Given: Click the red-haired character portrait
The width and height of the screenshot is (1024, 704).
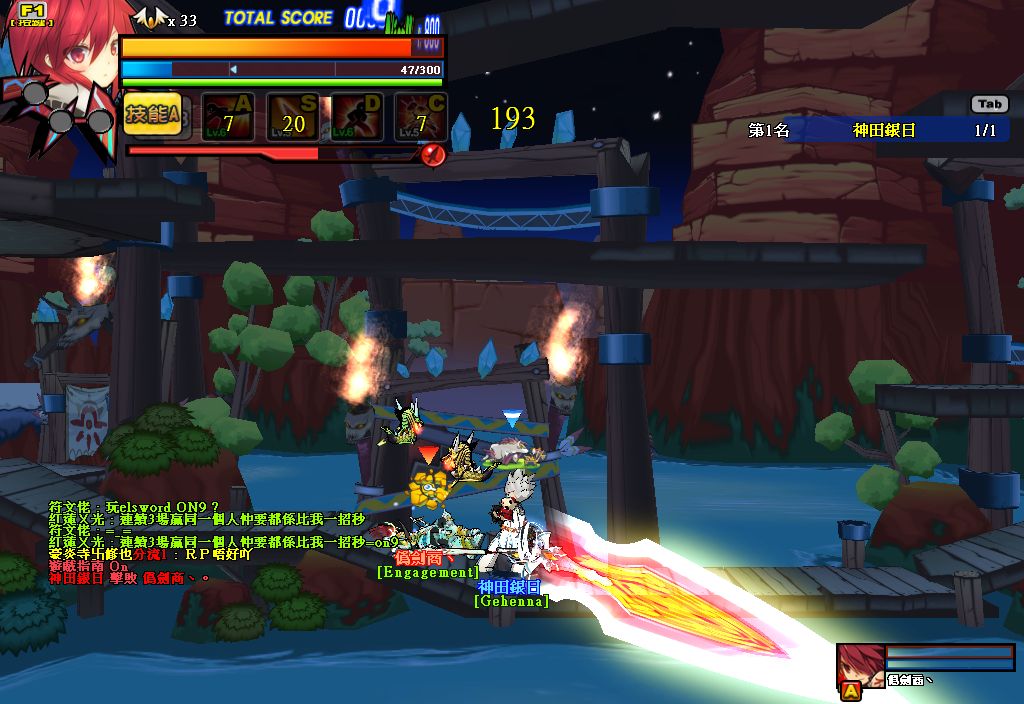Looking at the screenshot, I should tap(62, 60).
